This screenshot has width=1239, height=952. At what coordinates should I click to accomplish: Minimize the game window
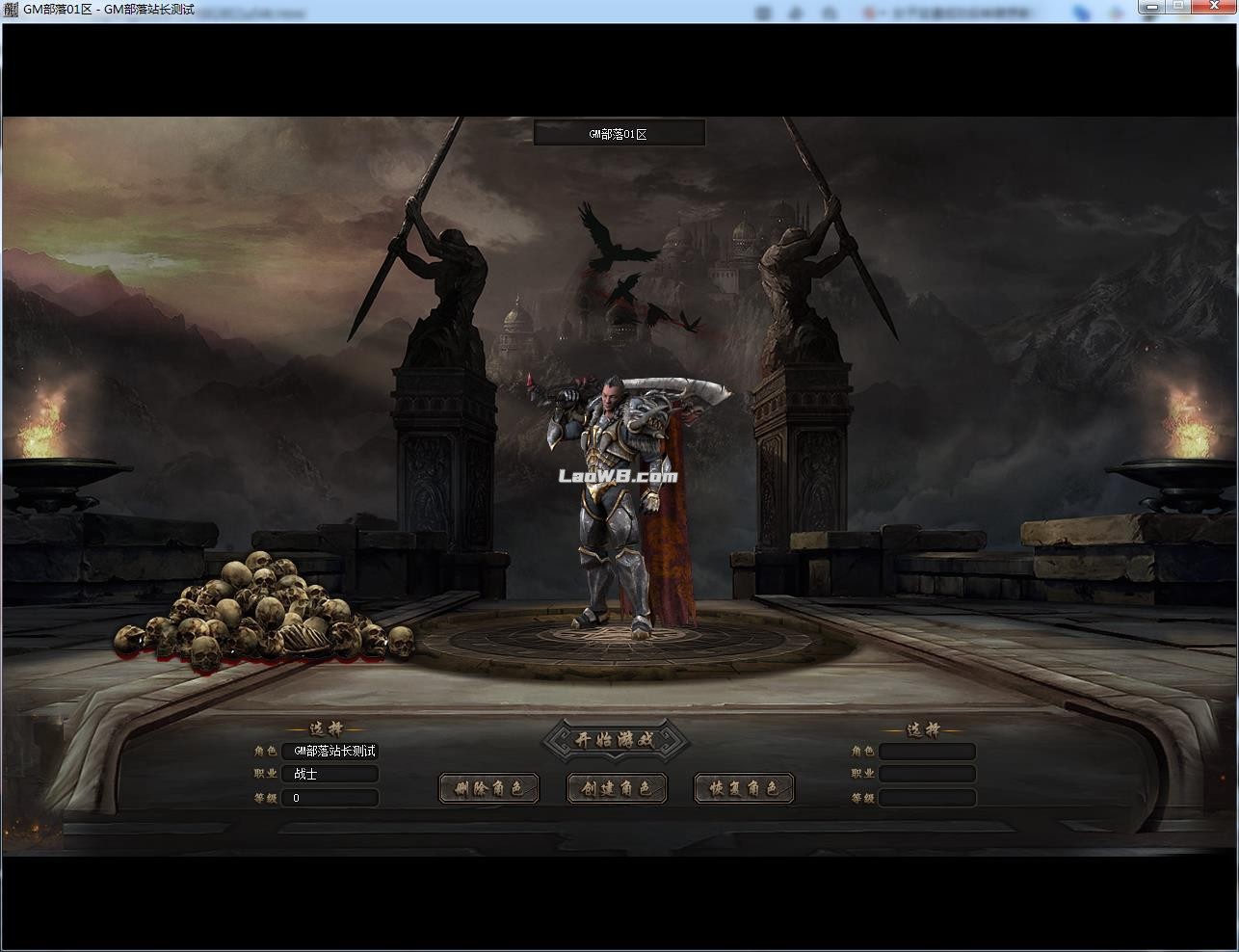pos(1153,7)
